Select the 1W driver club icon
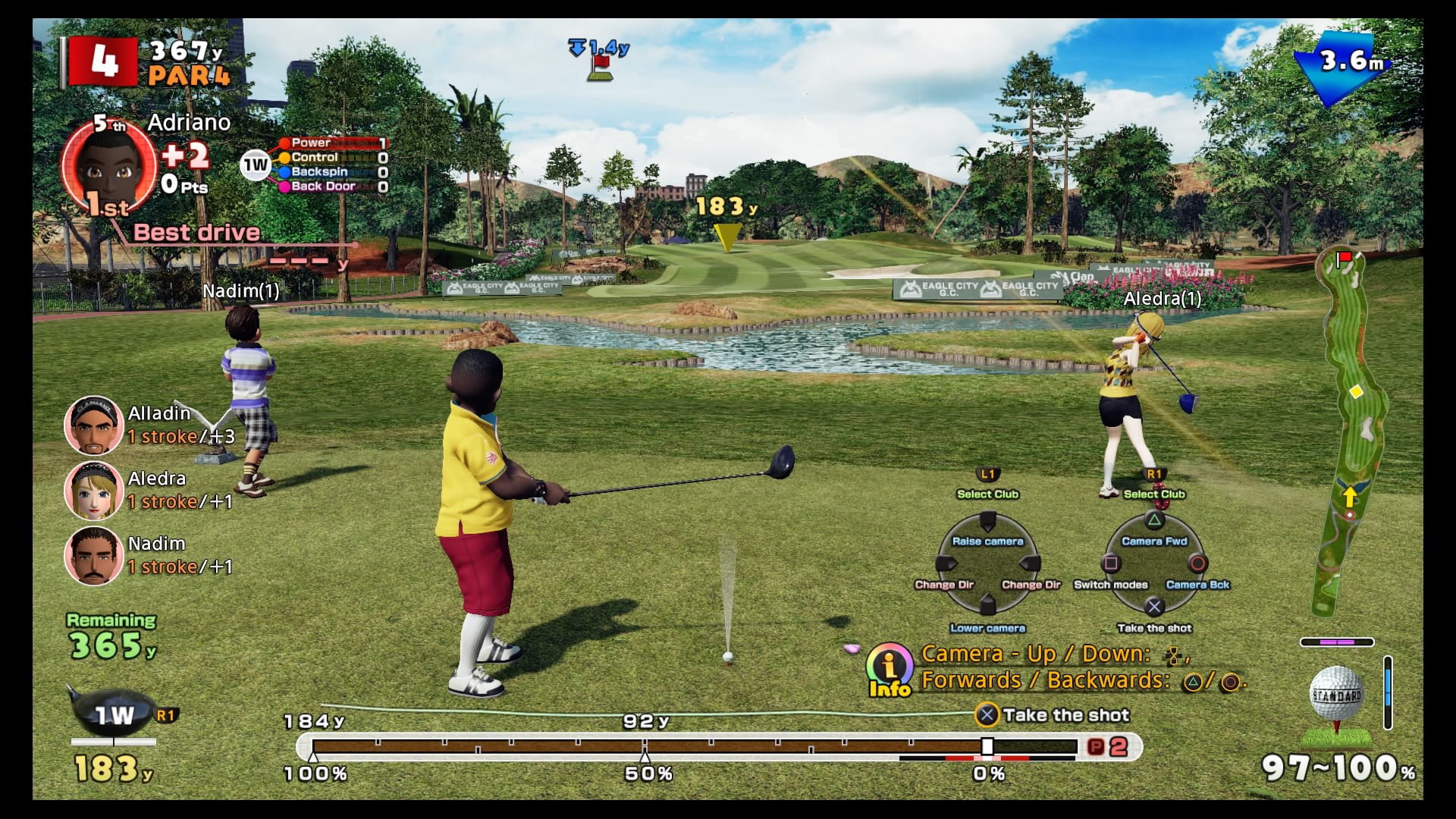The width and height of the screenshot is (1456, 819). point(114,714)
